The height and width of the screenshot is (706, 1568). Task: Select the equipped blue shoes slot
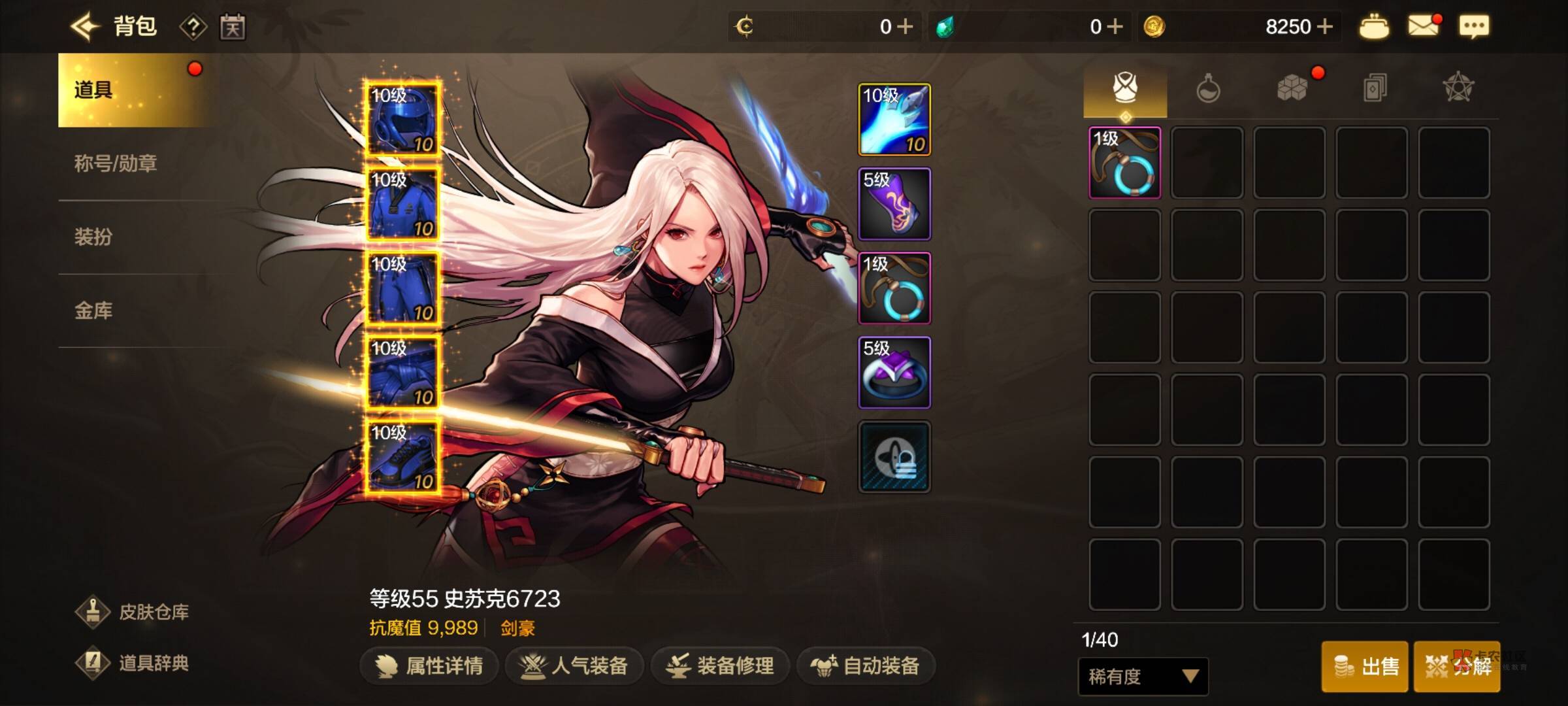point(402,457)
